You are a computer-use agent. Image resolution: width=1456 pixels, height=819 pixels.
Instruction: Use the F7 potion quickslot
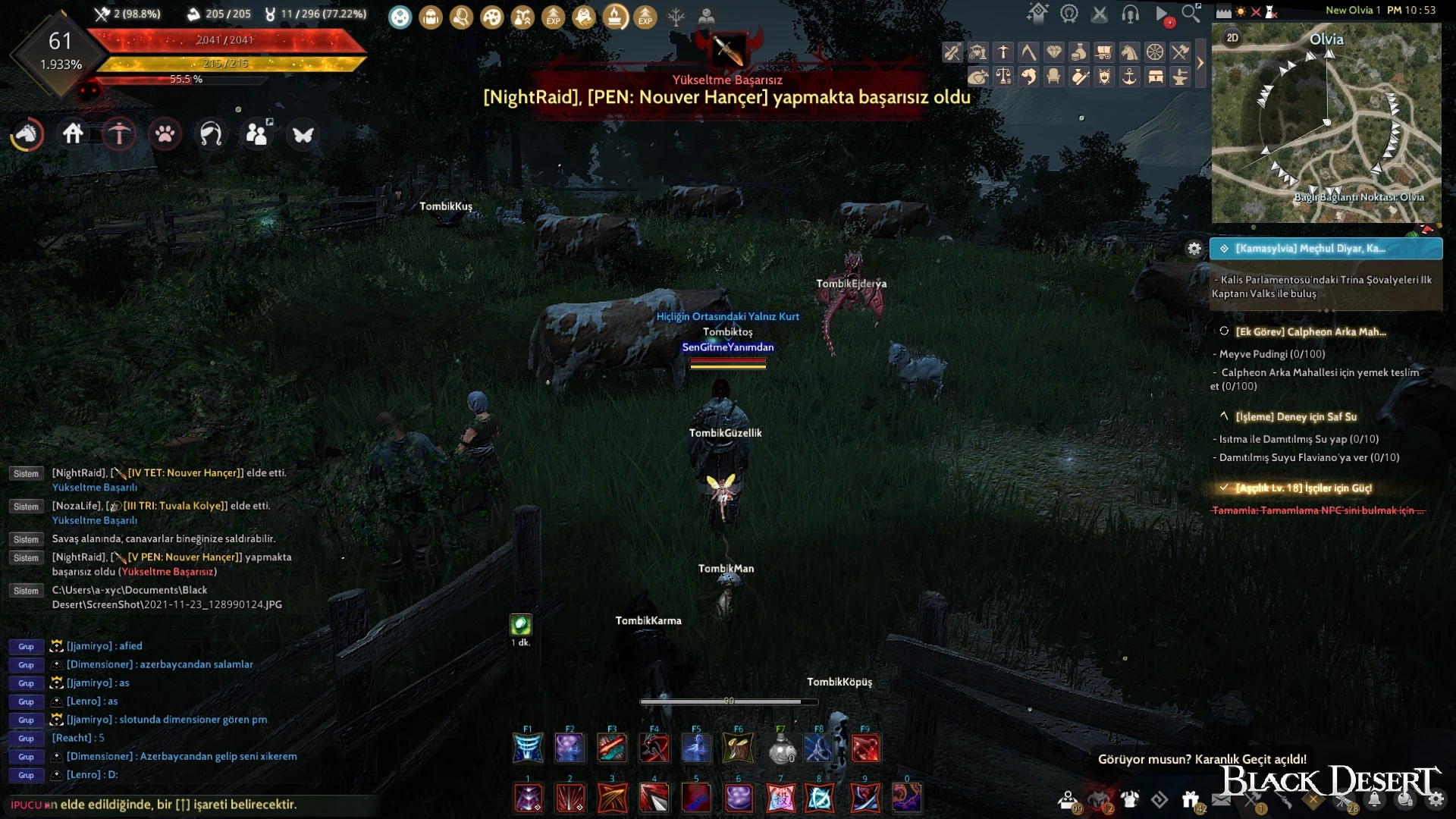(781, 749)
